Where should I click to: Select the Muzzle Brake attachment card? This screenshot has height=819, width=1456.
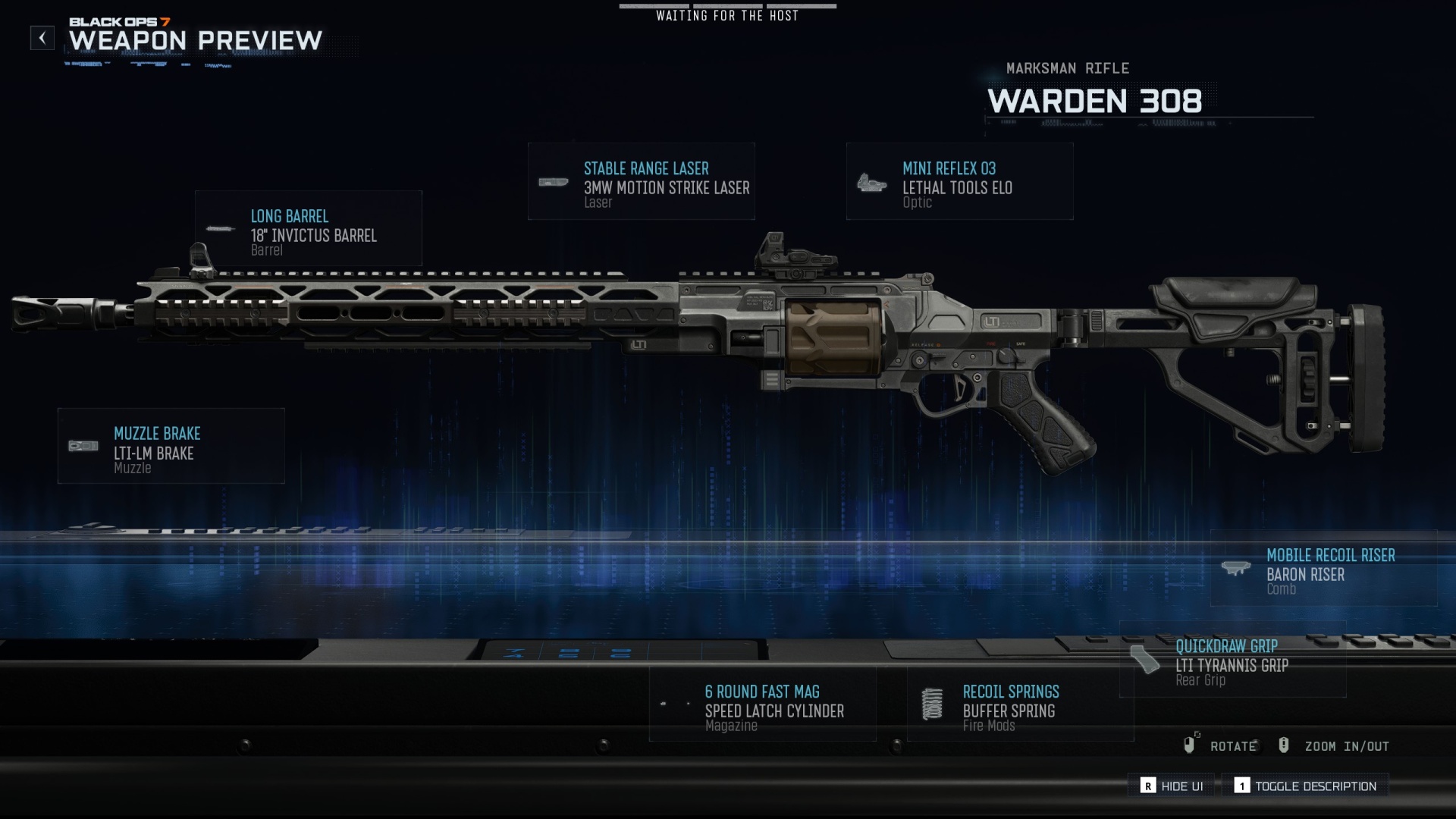pyautogui.click(x=171, y=446)
